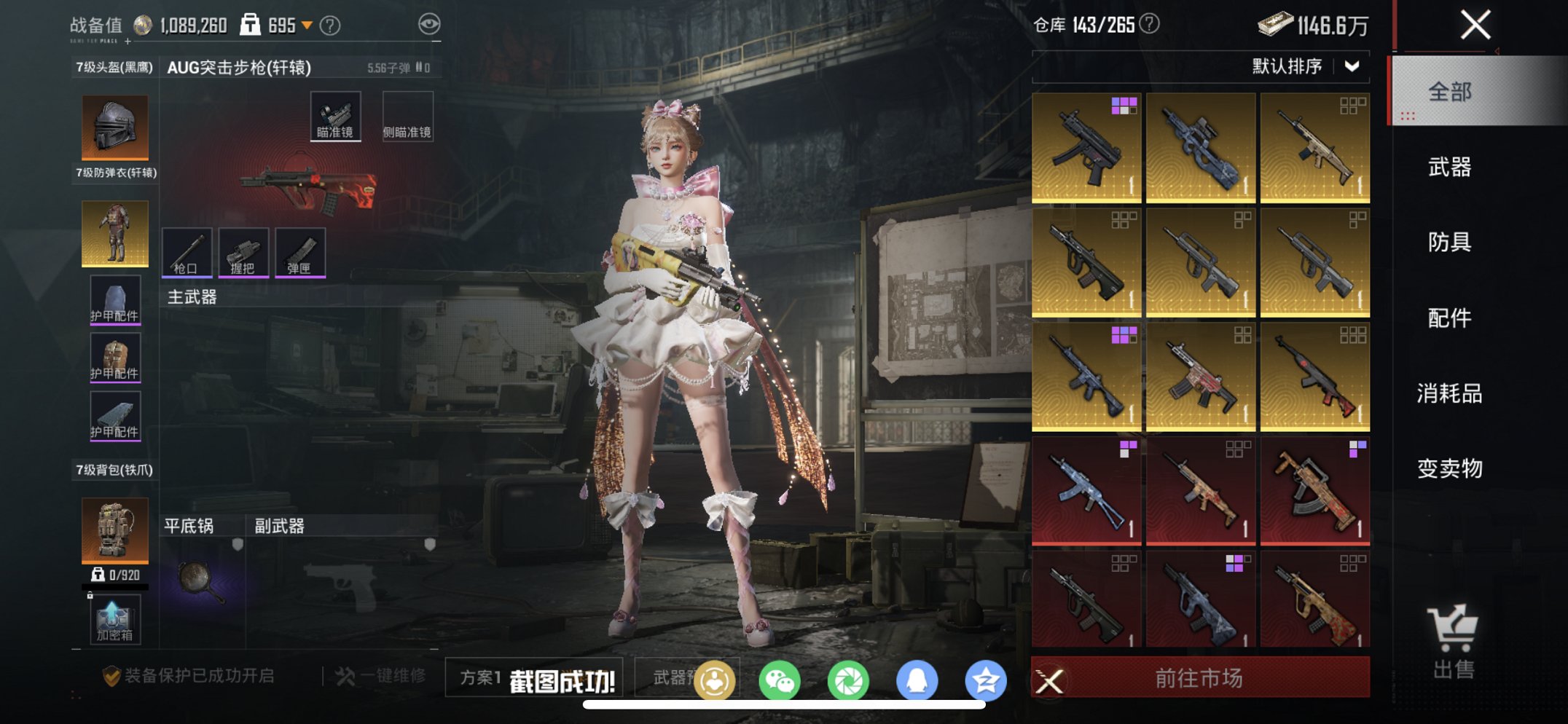Share screenshot via WeChat icon
The image size is (1568, 724).
779,681
